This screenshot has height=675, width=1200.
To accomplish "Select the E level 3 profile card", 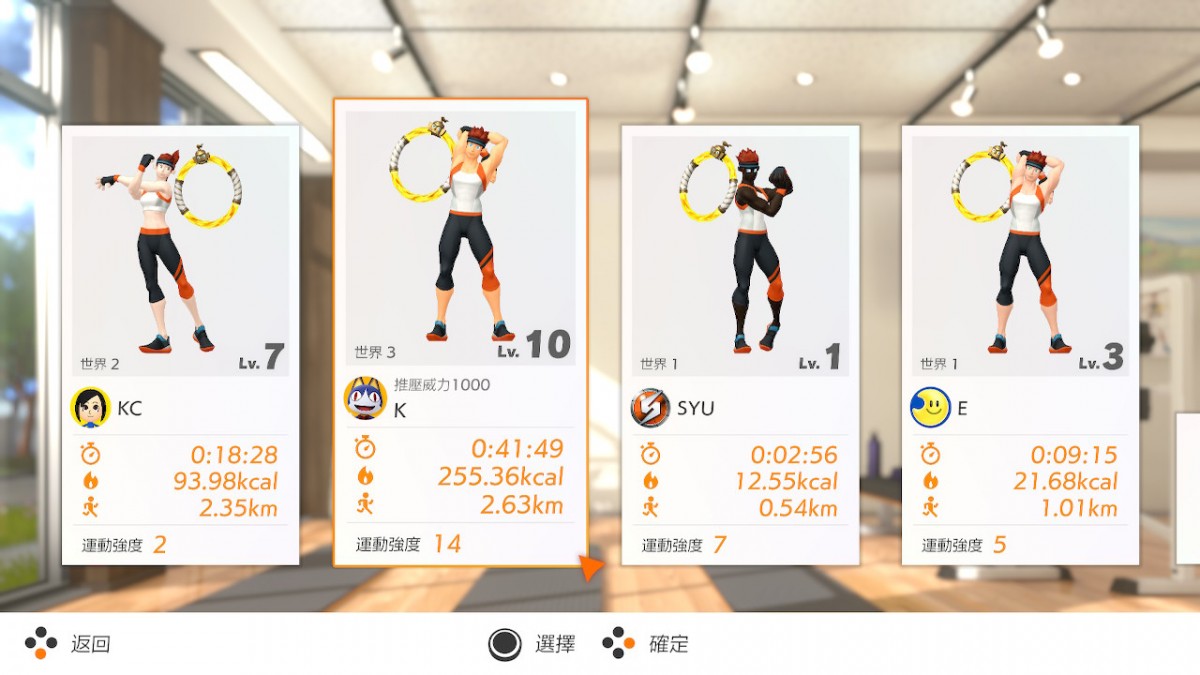I will [x=1020, y=345].
